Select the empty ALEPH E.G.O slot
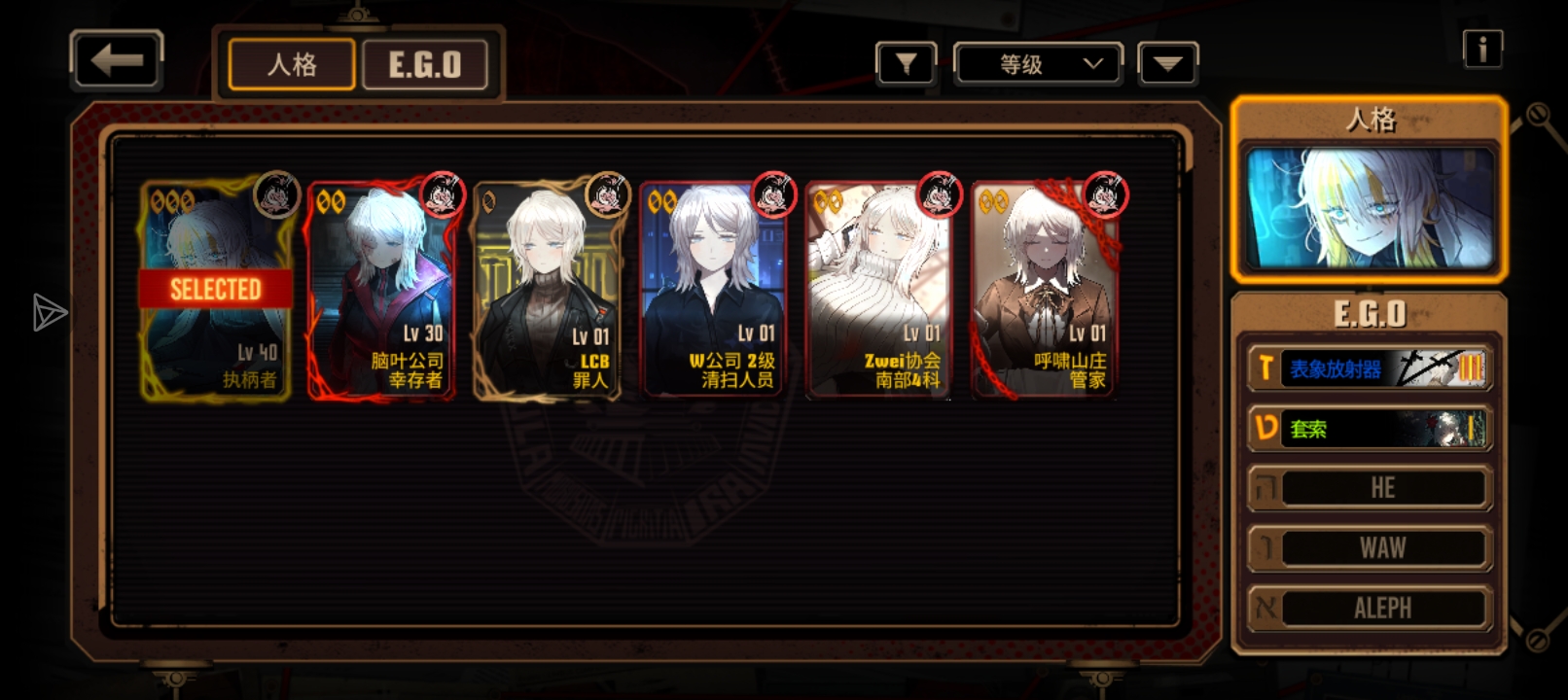This screenshot has height=700, width=1568. 1370,609
